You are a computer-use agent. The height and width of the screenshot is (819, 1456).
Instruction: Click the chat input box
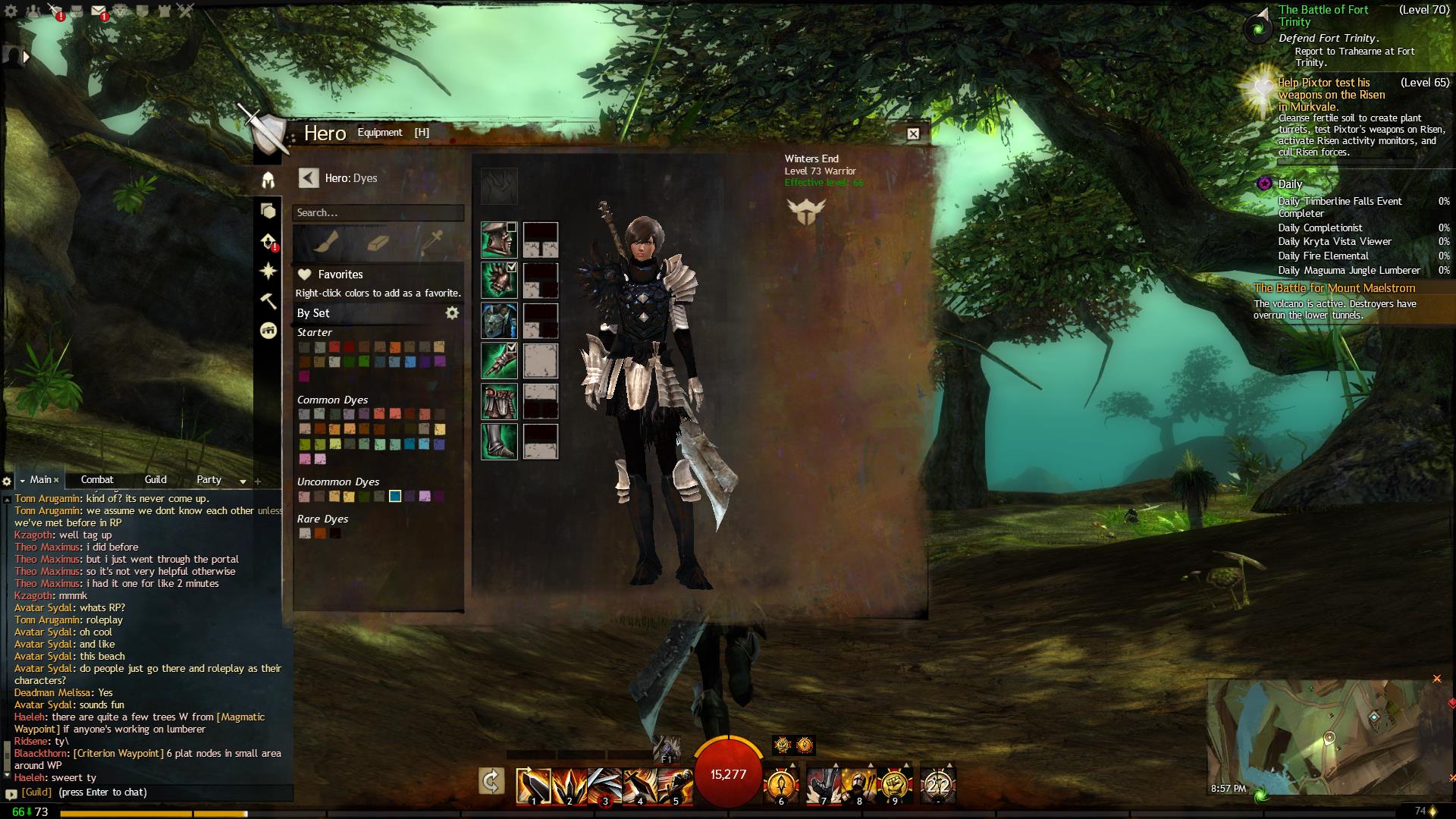point(152,792)
